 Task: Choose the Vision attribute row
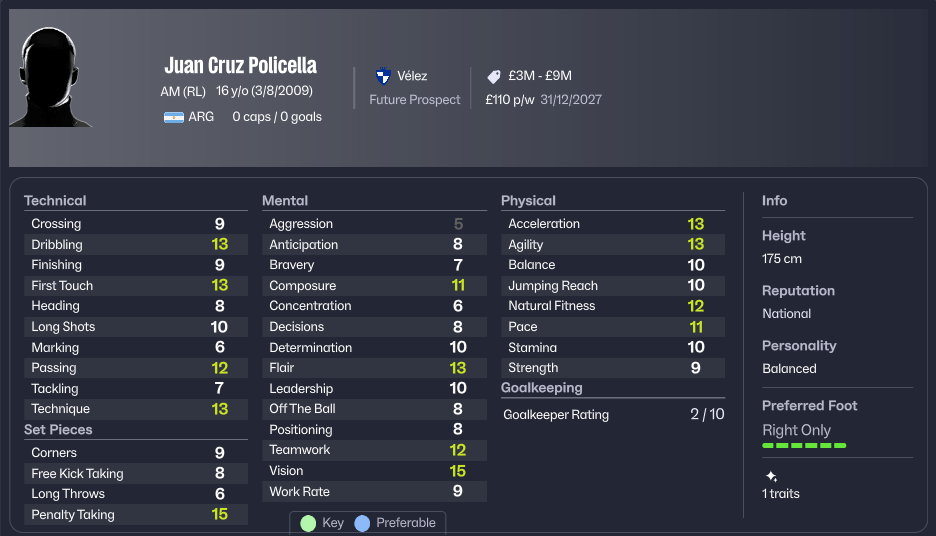point(374,471)
